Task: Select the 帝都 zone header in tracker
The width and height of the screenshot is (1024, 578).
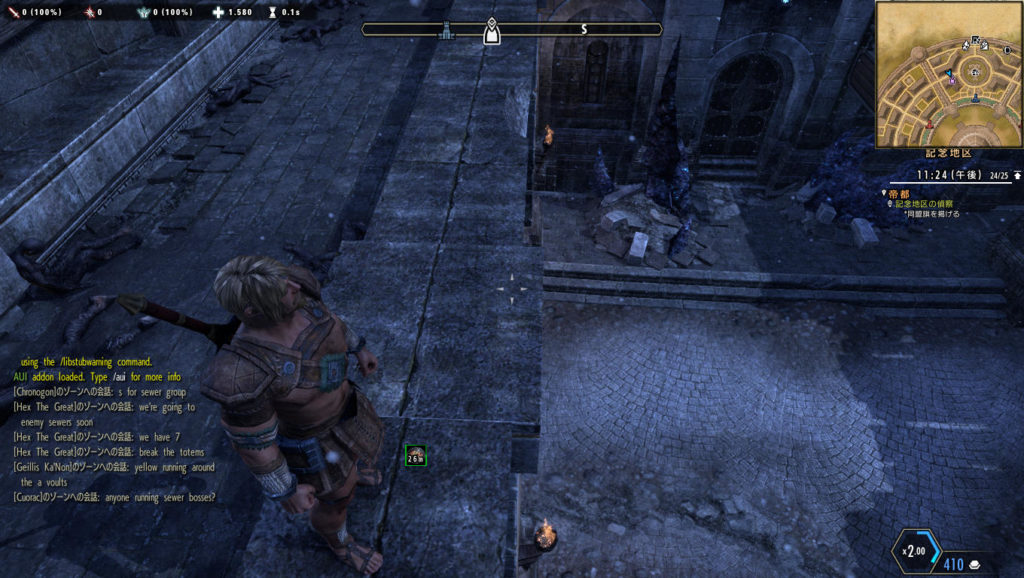Action: click(x=900, y=193)
